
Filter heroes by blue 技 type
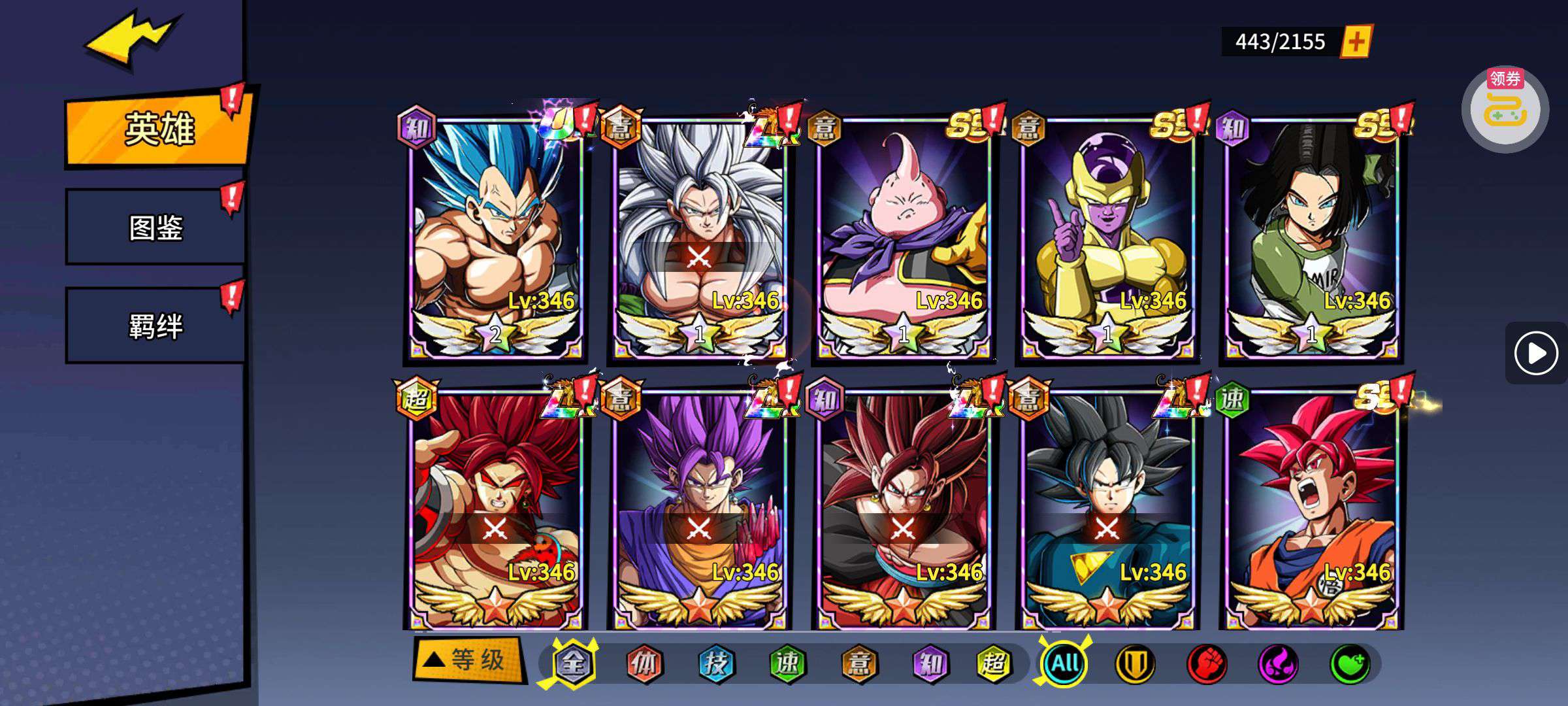[716, 664]
